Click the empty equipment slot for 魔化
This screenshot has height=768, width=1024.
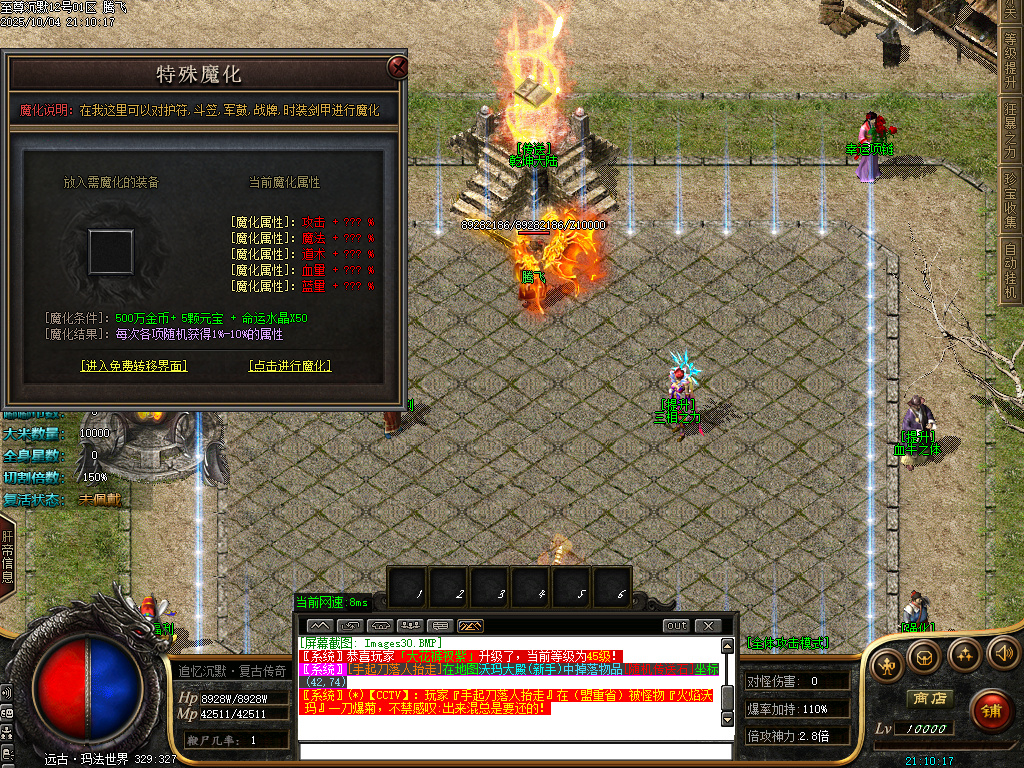click(110, 252)
